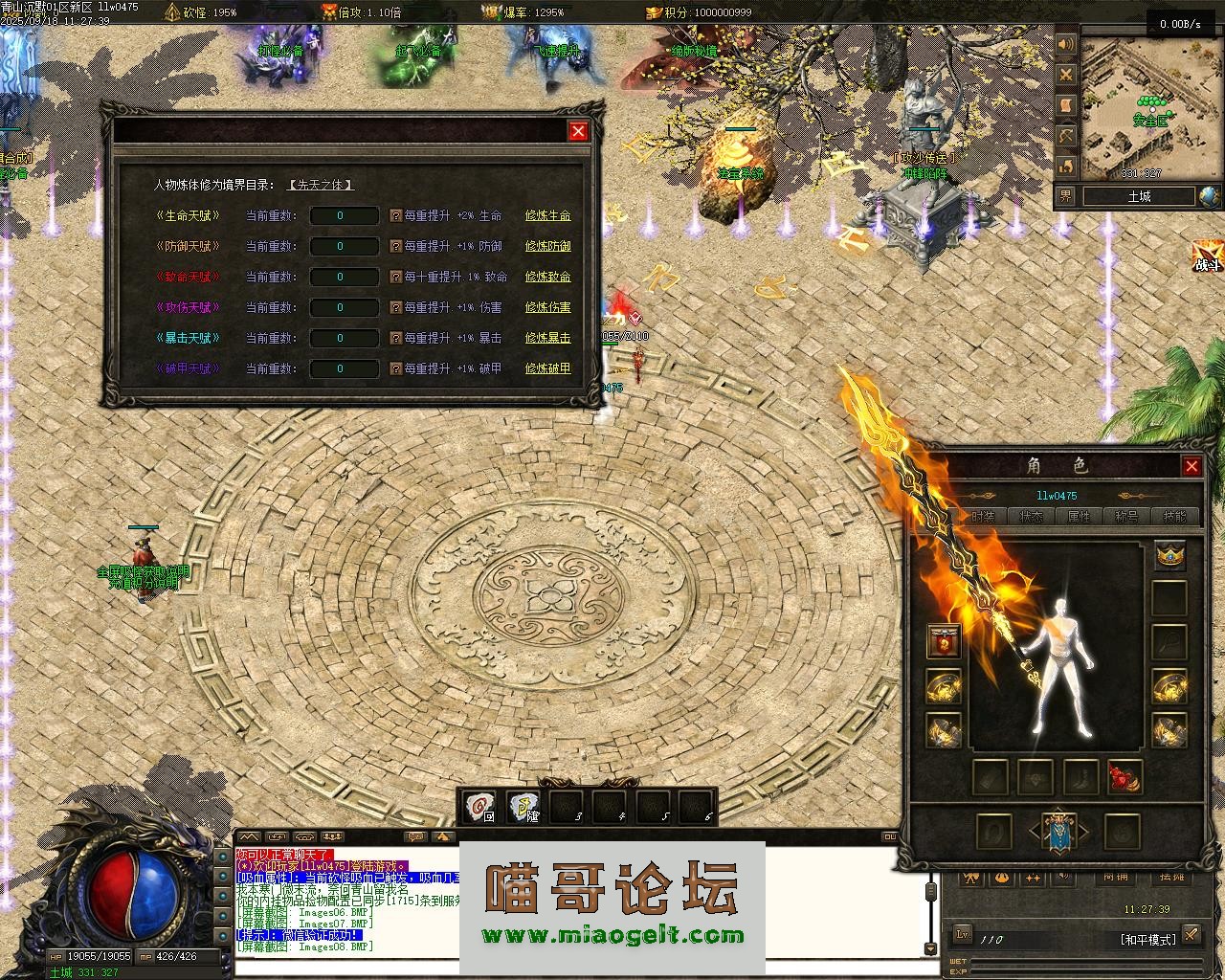Switch to the 状态 status tab
The image size is (1225, 980).
pyautogui.click(x=1032, y=517)
